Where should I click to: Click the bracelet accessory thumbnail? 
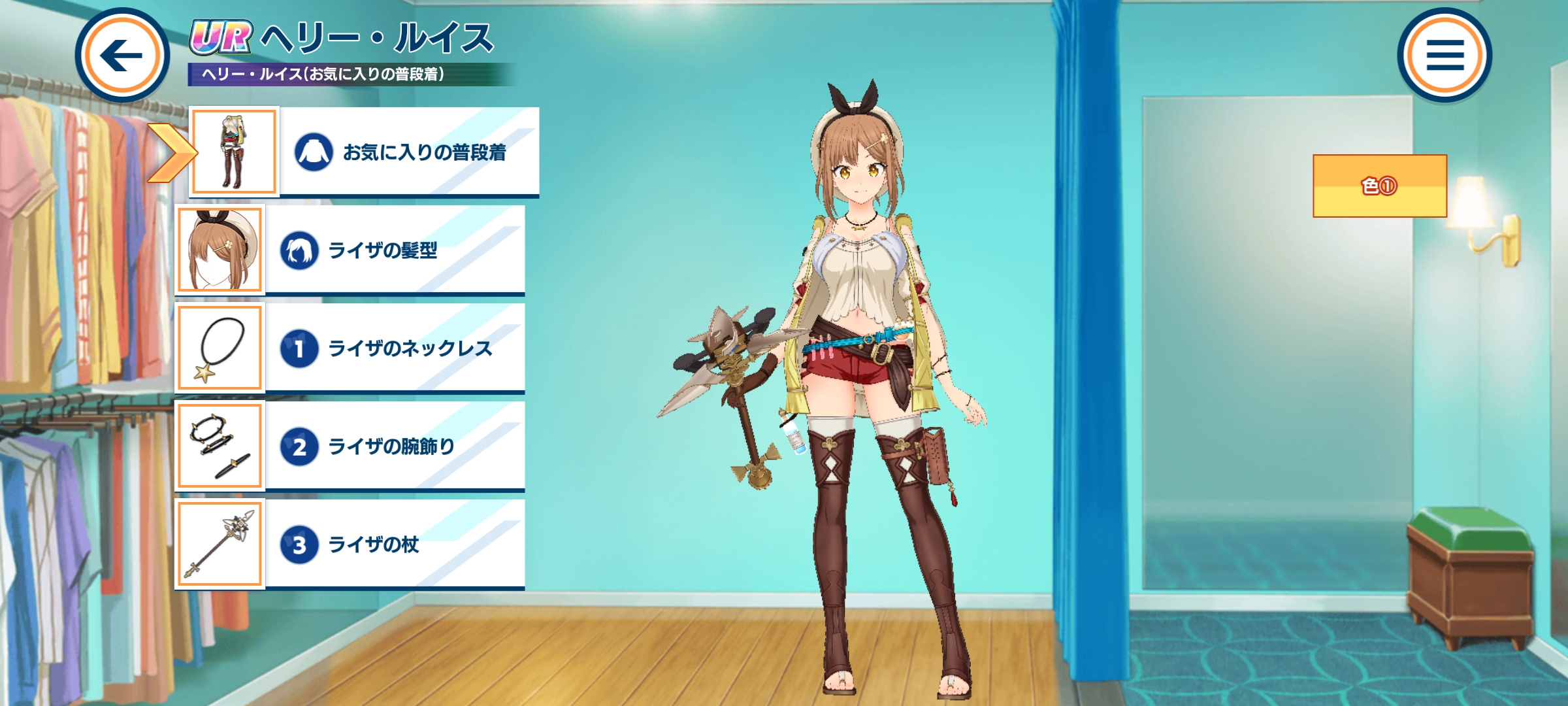[x=220, y=446]
